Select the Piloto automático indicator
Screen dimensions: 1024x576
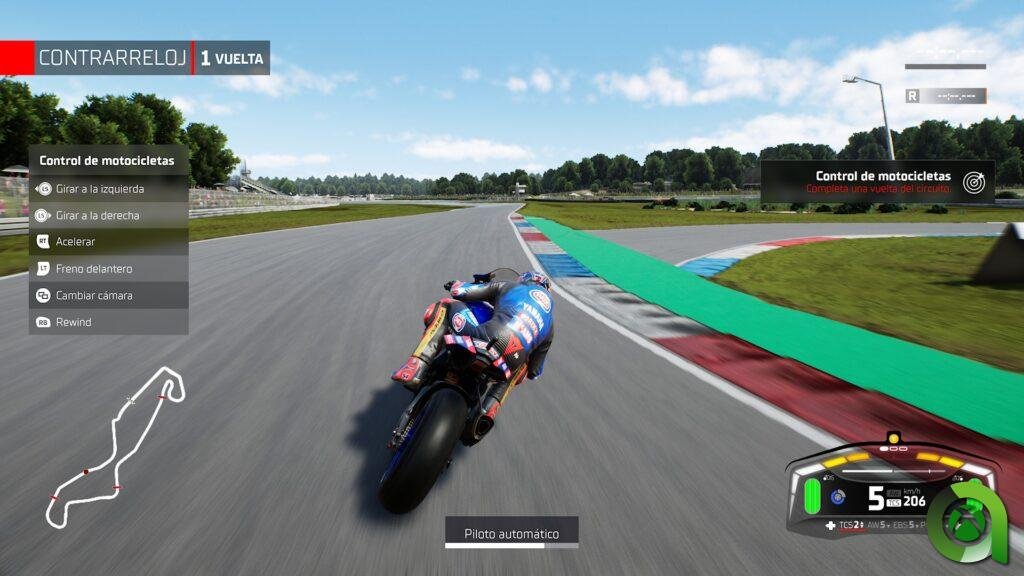click(x=511, y=533)
